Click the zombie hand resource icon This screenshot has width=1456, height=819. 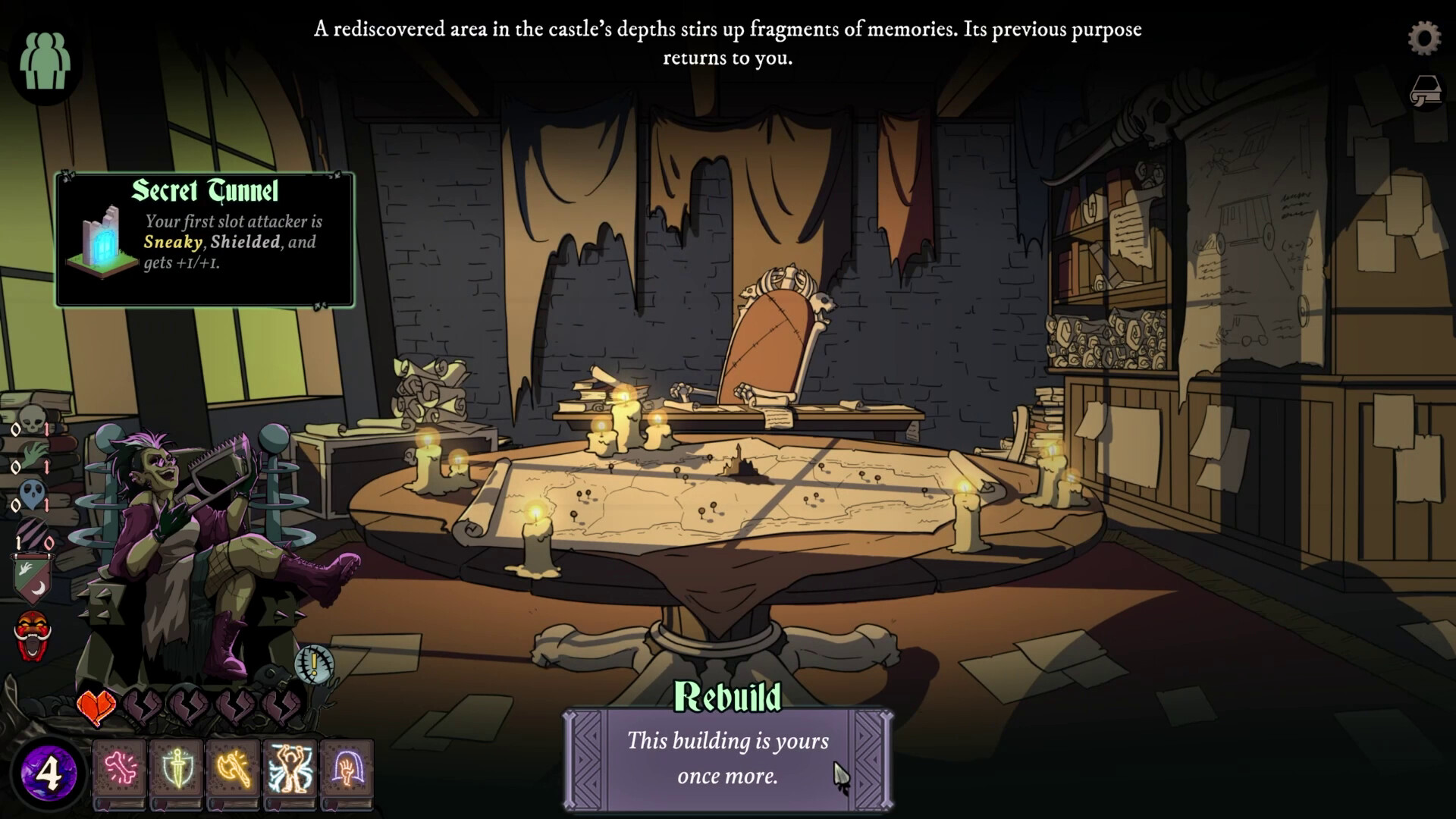coord(33,455)
